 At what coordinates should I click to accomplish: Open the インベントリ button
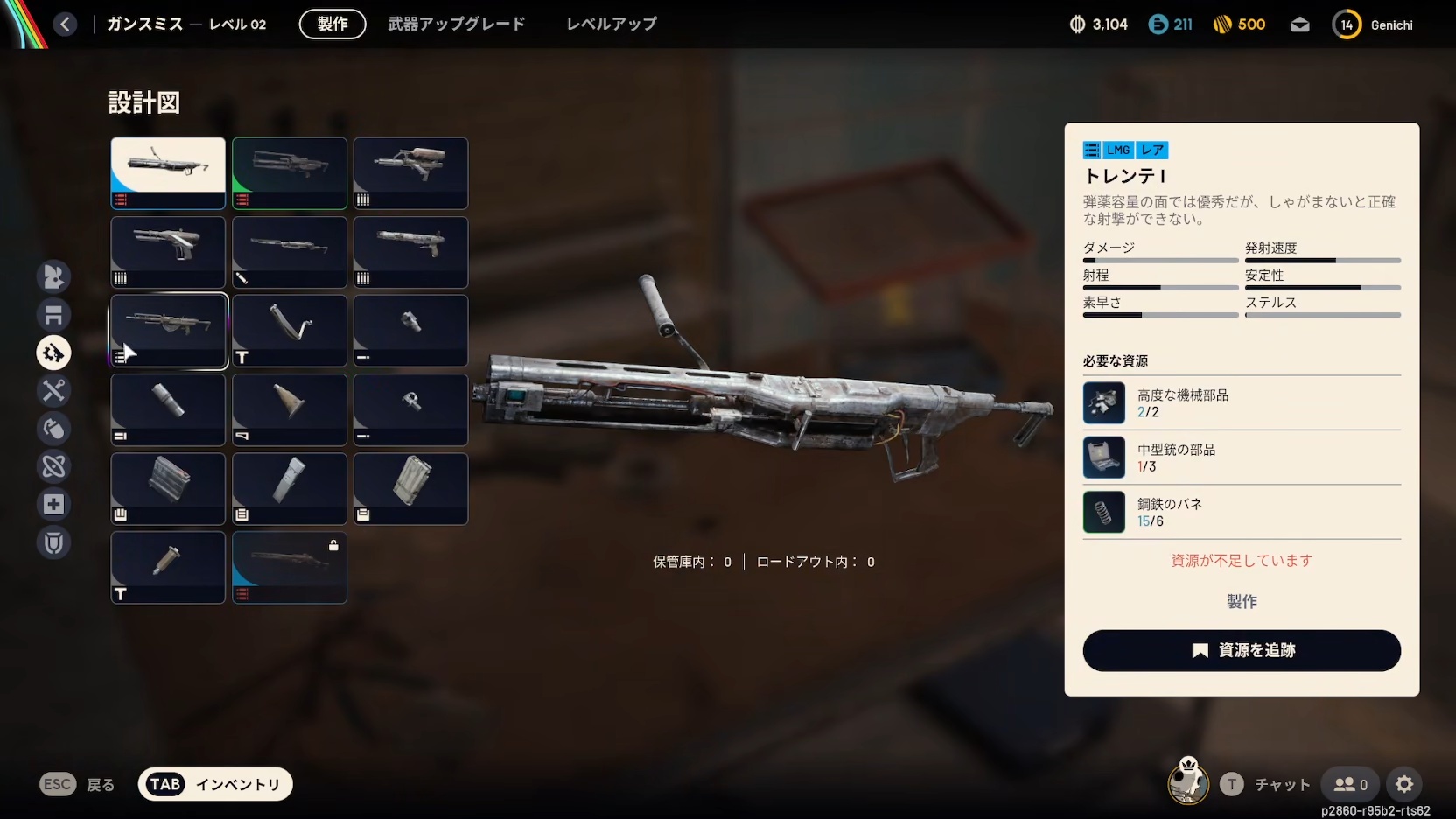[215, 784]
